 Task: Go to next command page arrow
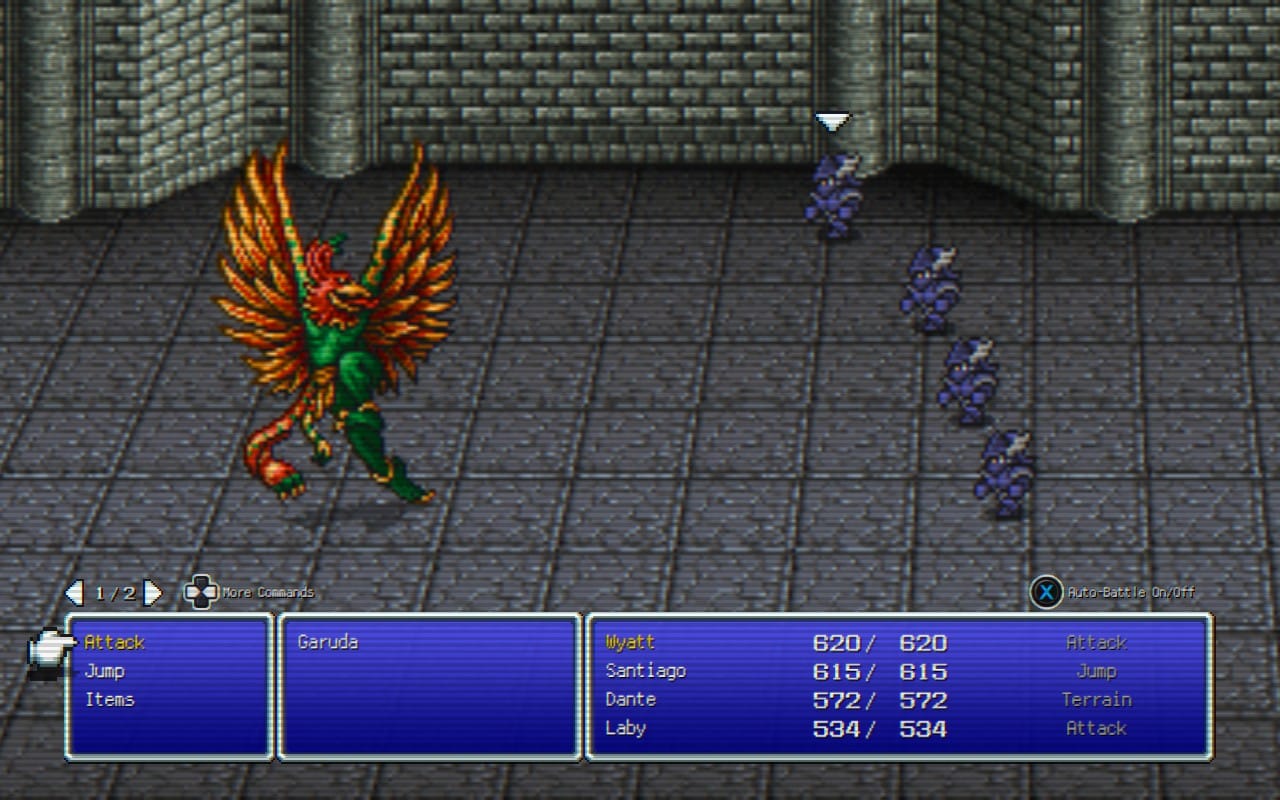pyautogui.click(x=153, y=593)
